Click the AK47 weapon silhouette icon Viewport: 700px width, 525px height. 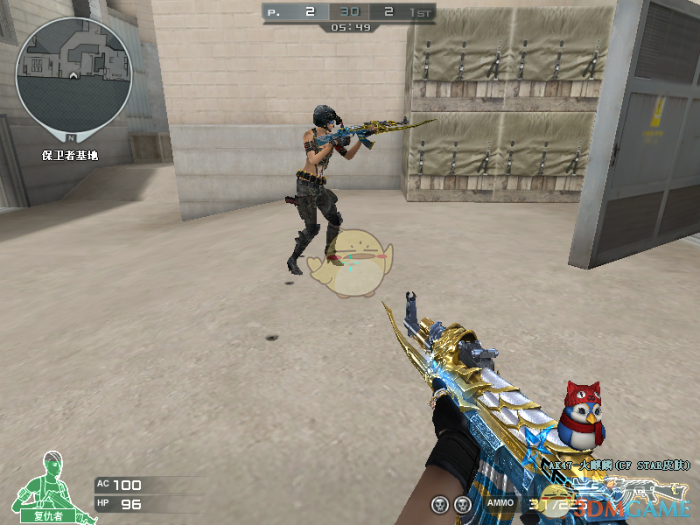point(657,490)
